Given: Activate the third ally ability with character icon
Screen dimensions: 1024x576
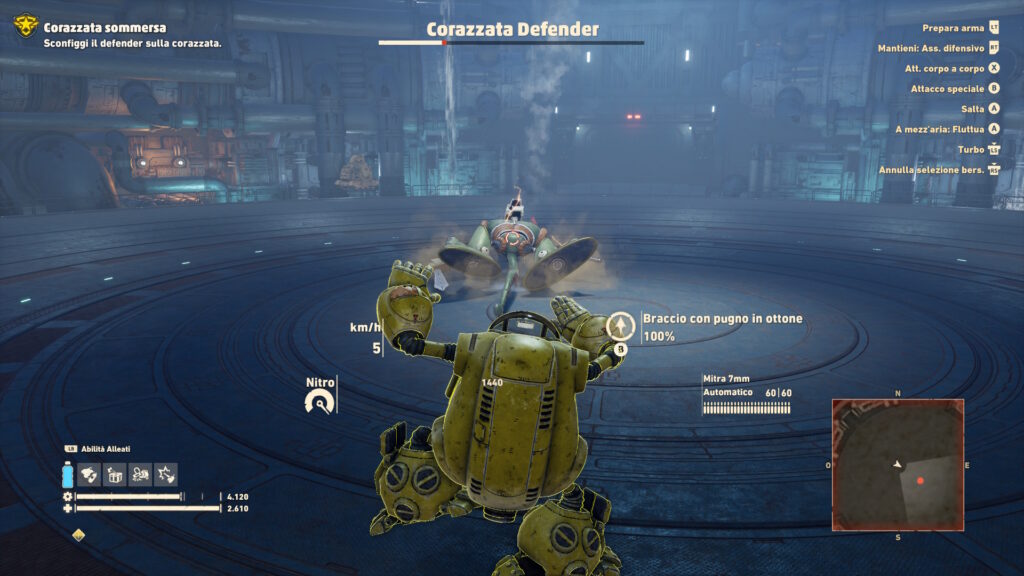Looking at the screenshot, I should point(140,474).
